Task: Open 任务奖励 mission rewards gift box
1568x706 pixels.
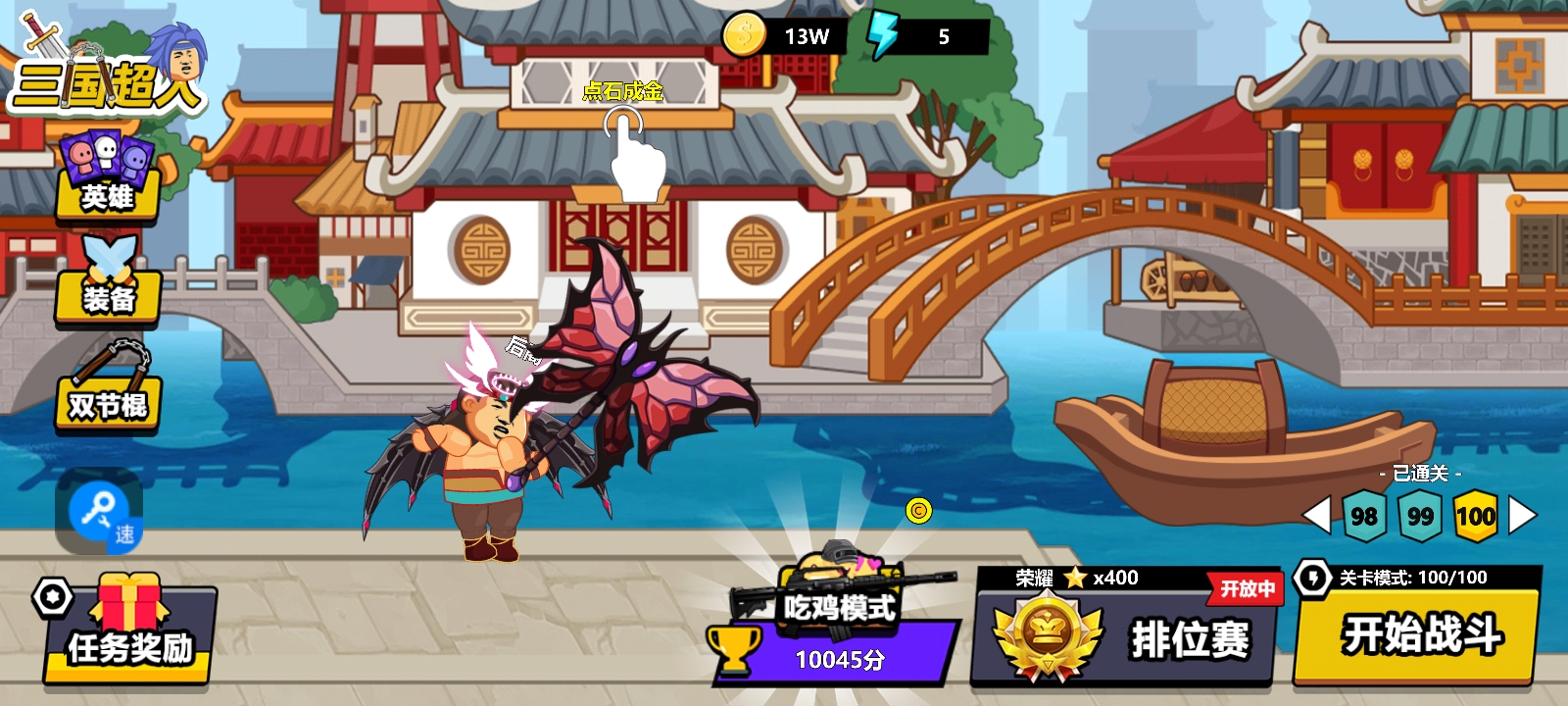Action: 129,630
